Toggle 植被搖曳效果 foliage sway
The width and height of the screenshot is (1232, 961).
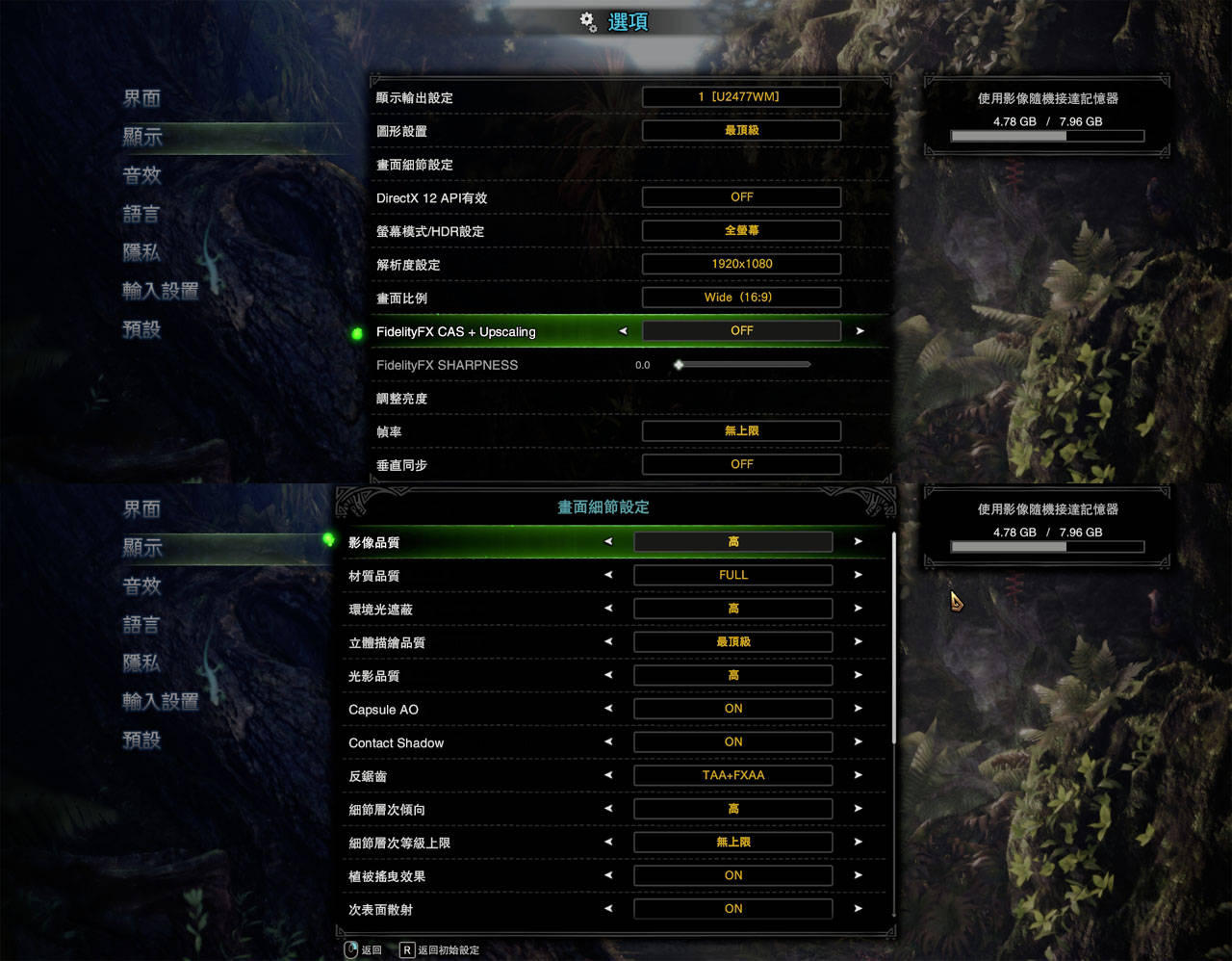733,875
